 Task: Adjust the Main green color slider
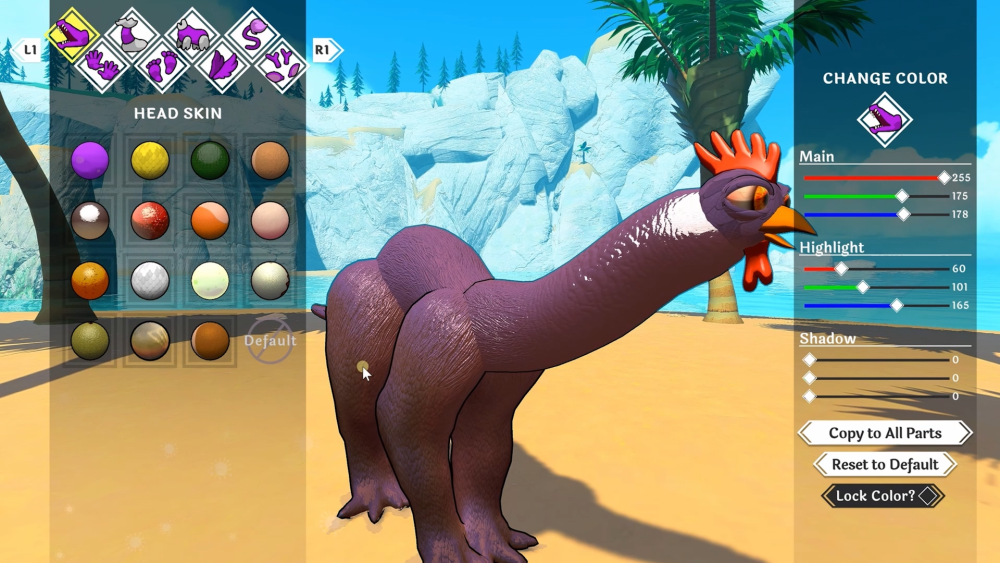pos(902,196)
